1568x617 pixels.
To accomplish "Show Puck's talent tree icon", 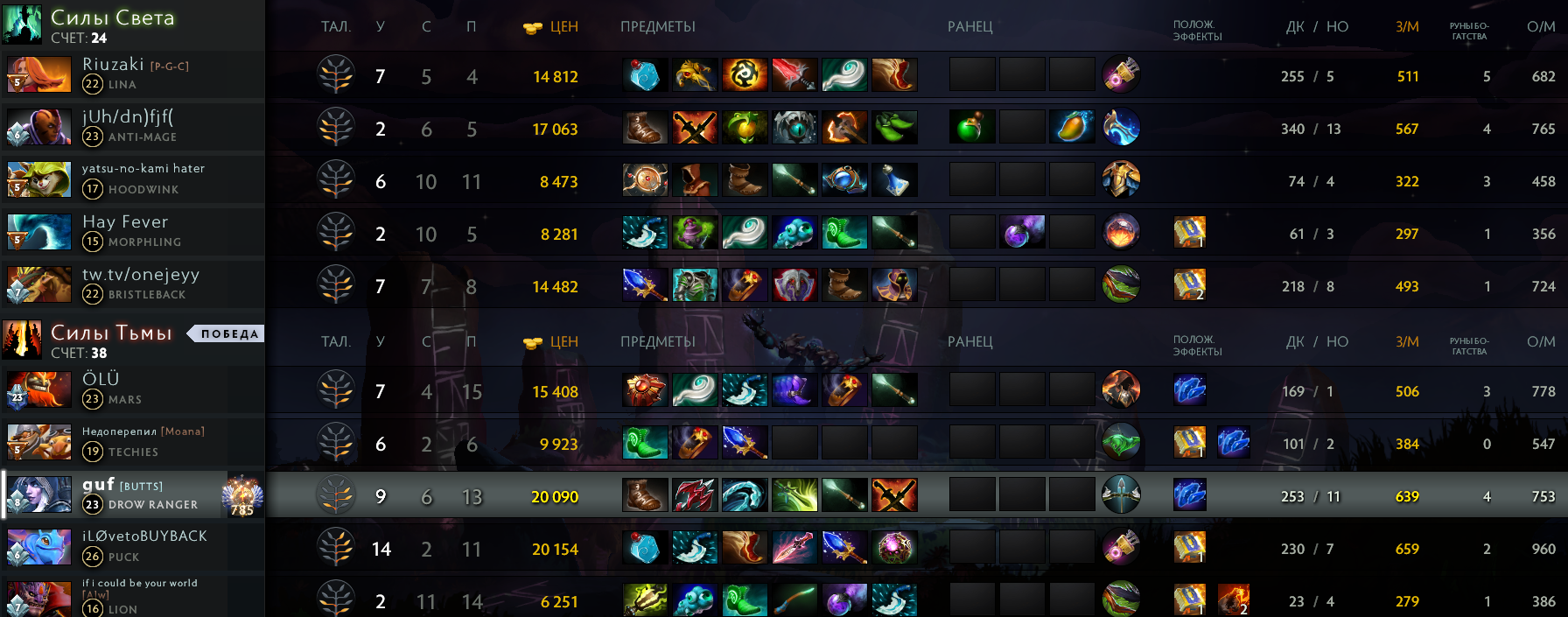I will click(x=336, y=549).
